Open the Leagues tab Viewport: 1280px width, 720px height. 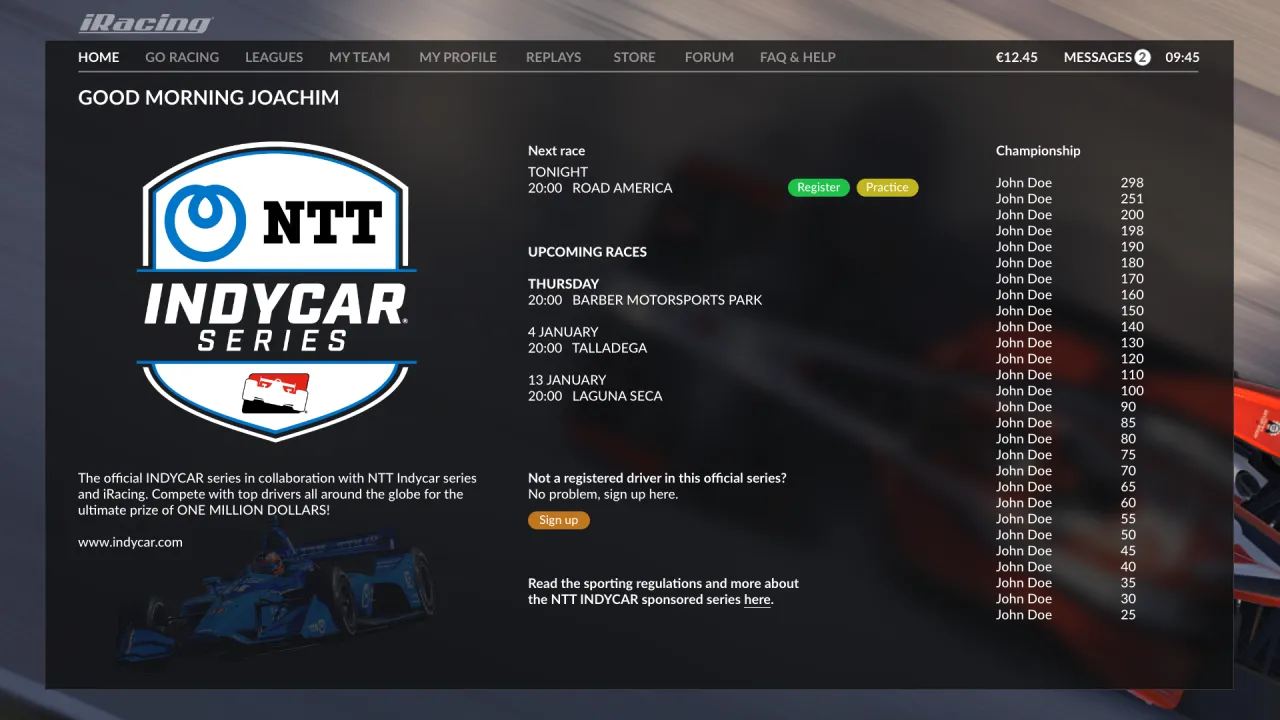coord(274,57)
